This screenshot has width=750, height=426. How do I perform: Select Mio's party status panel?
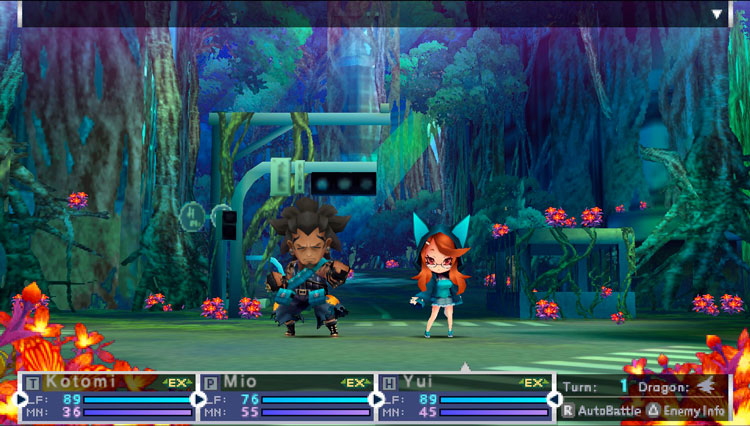tap(287, 397)
